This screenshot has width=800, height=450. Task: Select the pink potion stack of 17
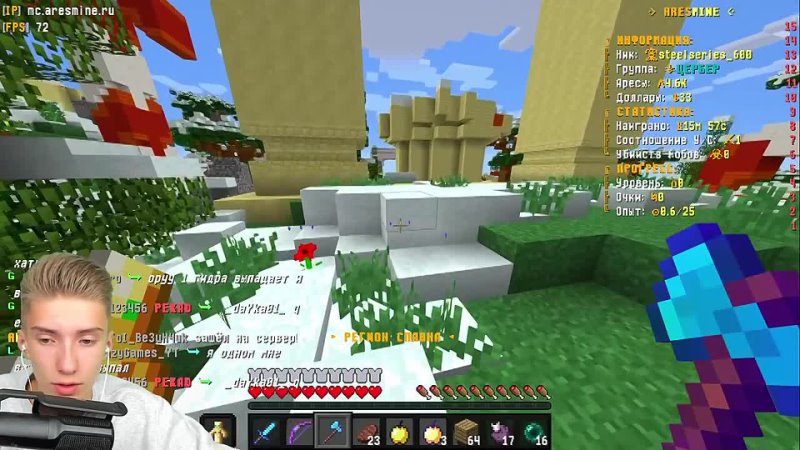pyautogui.click(x=501, y=431)
